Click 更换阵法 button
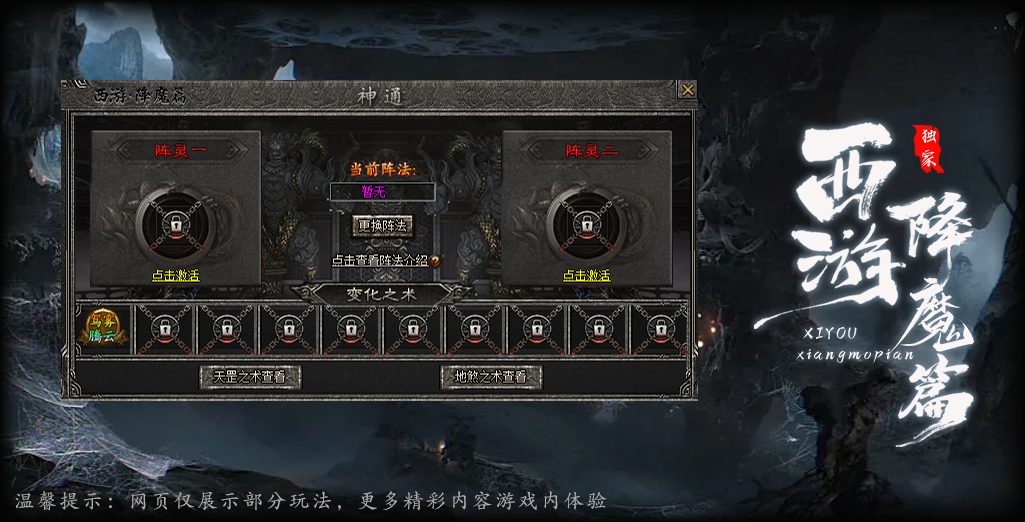Image resolution: width=1025 pixels, height=522 pixels. [383, 226]
